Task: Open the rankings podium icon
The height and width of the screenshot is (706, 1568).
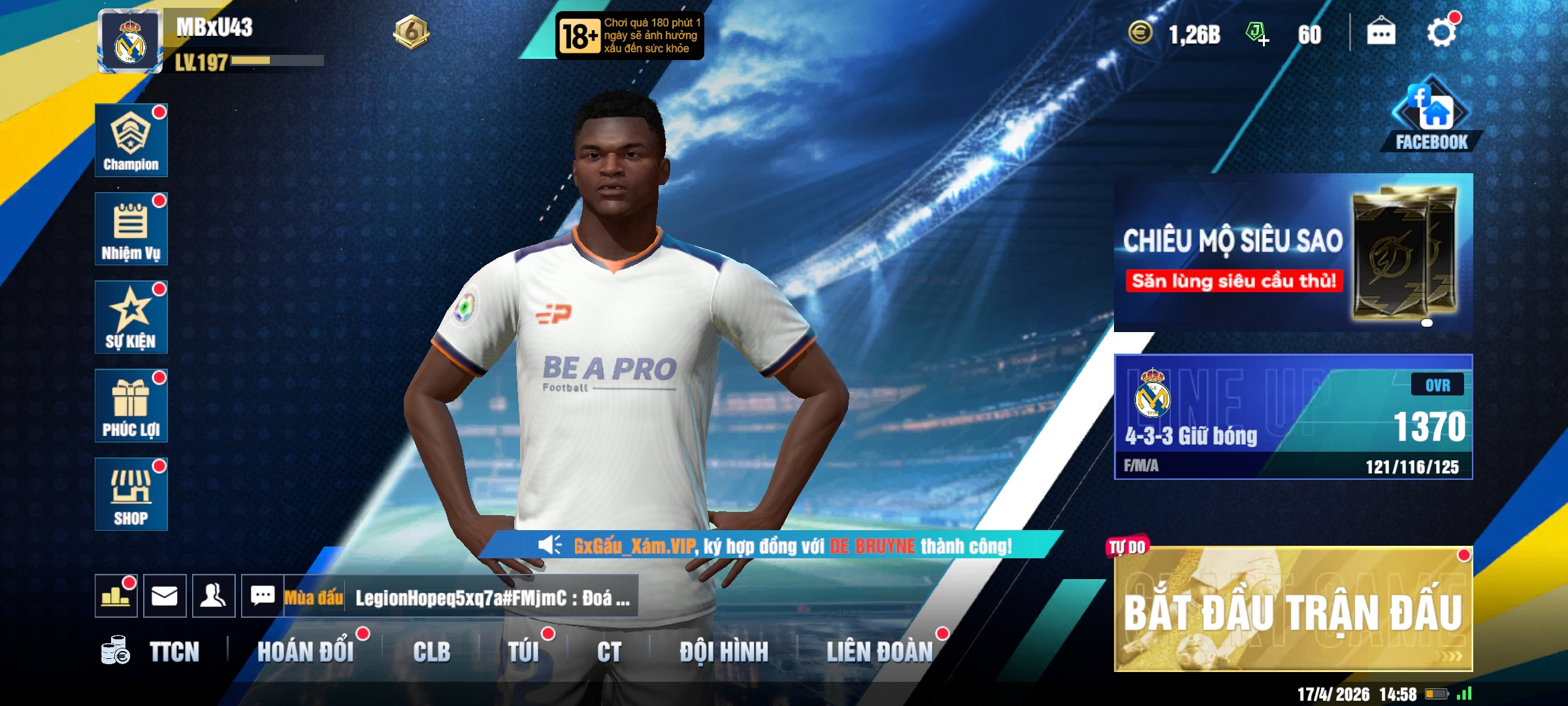Action: pyautogui.click(x=116, y=596)
